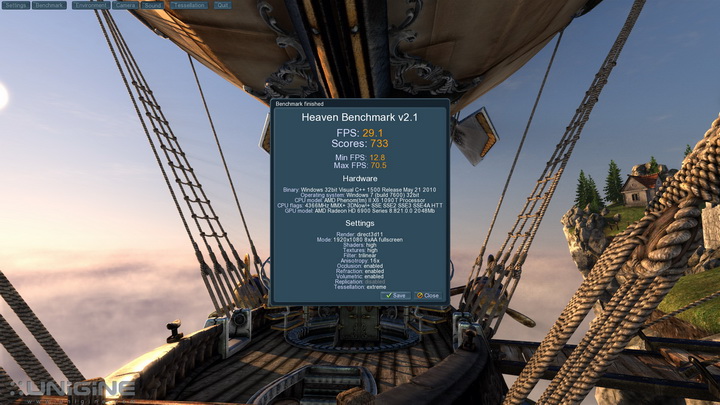The height and width of the screenshot is (405, 720).
Task: Toggle the Sound button
Action: 152,5
